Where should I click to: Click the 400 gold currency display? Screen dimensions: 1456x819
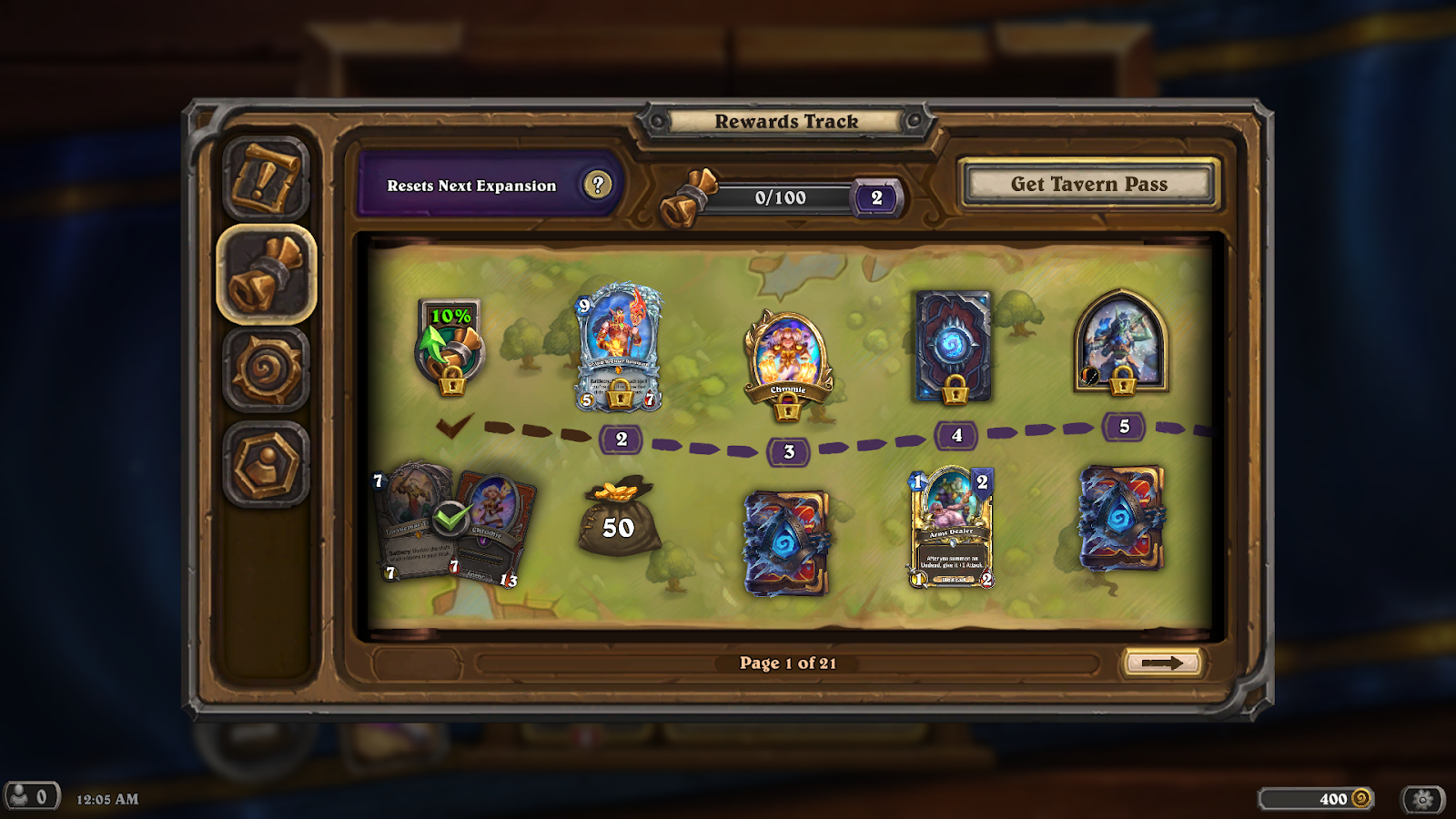pyautogui.click(x=1316, y=799)
